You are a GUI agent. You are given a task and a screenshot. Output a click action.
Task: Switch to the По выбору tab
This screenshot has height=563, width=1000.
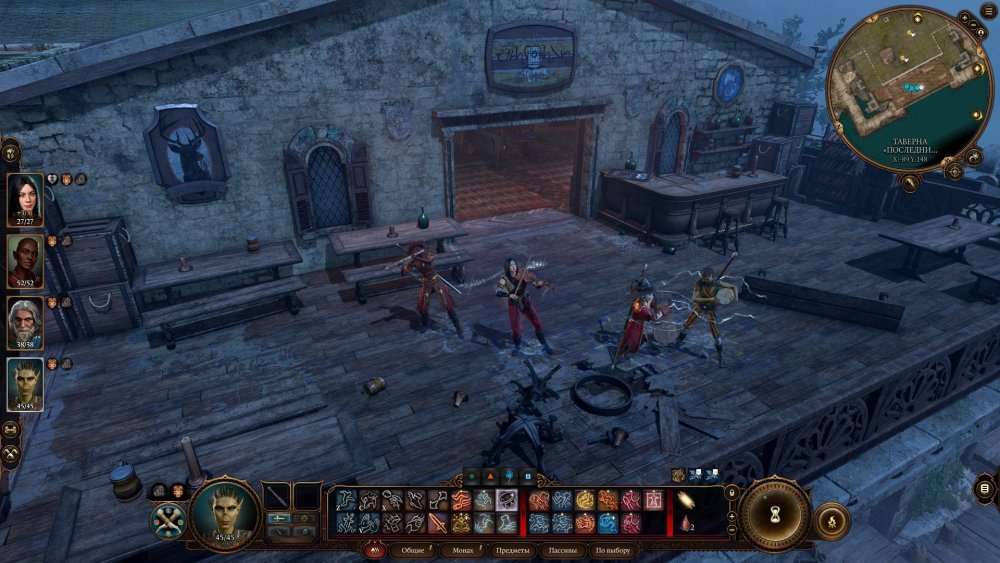coord(613,551)
